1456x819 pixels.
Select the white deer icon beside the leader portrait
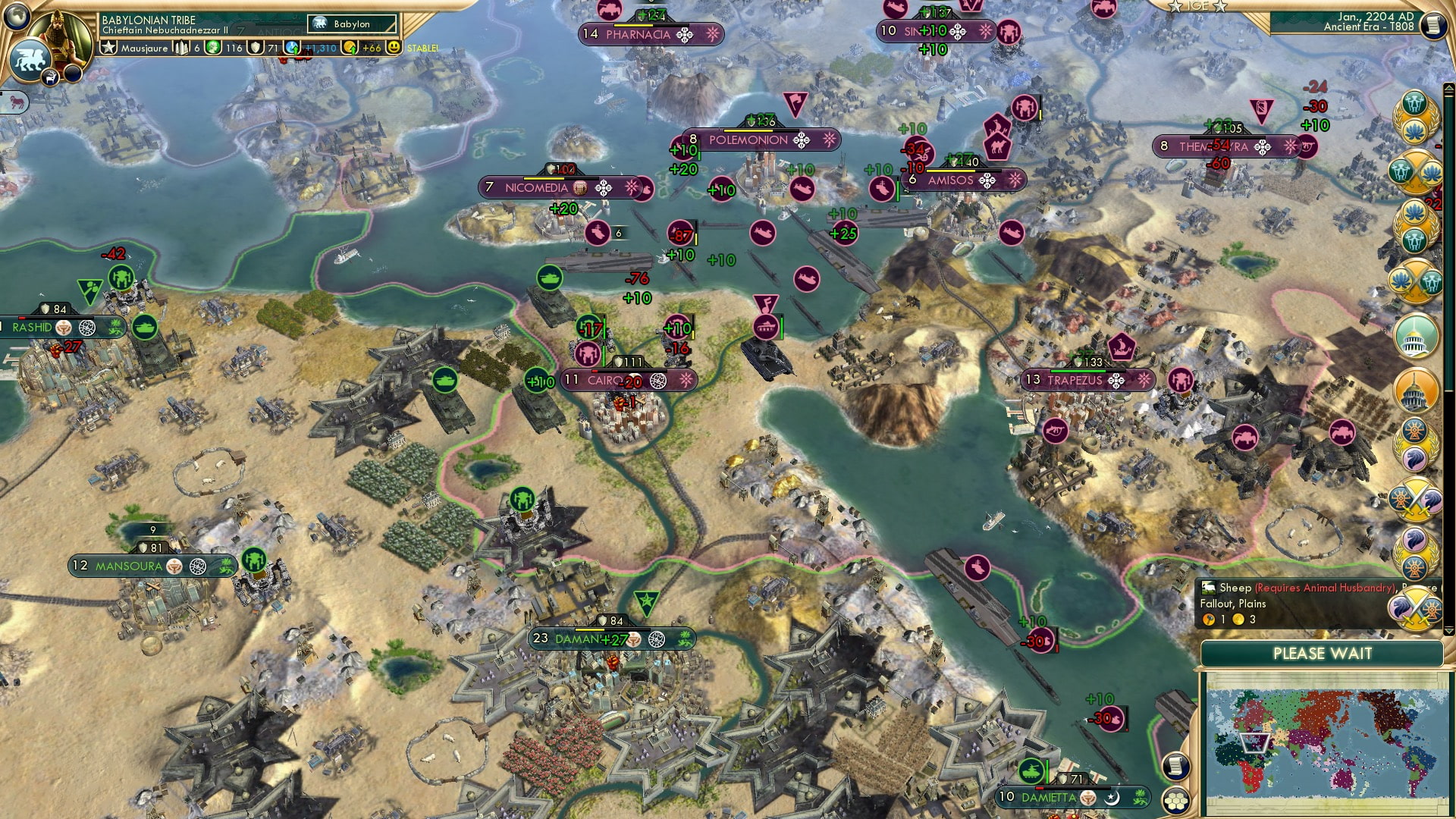[50, 77]
